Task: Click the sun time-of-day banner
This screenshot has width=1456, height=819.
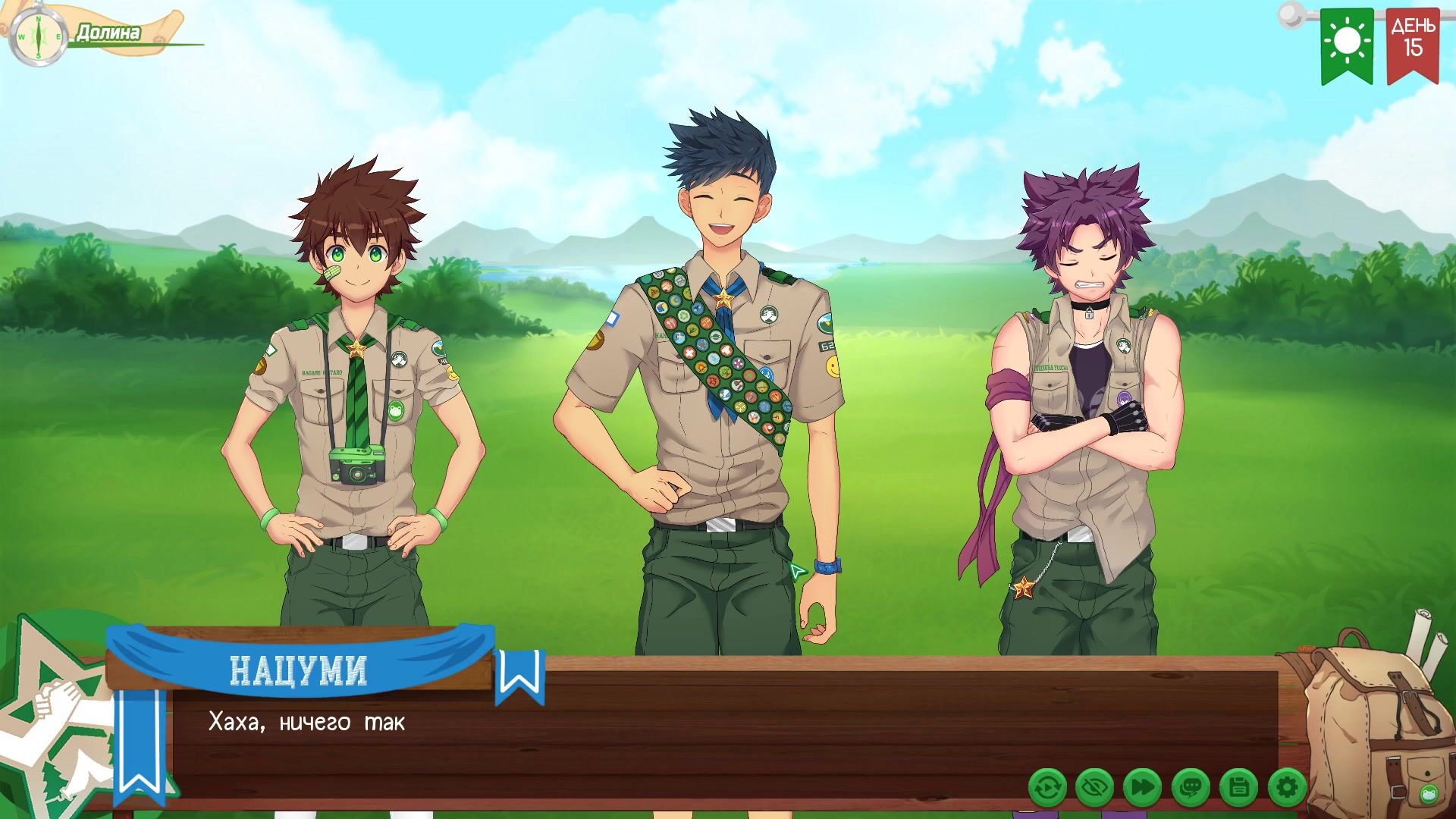Action: (x=1347, y=44)
